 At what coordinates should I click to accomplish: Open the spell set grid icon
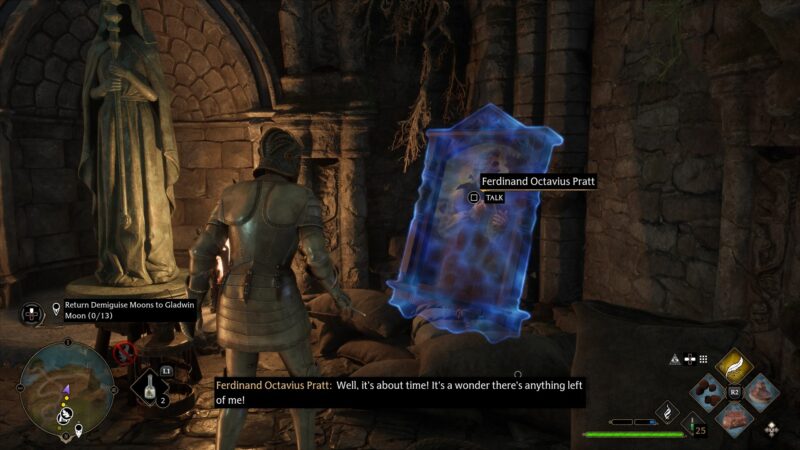pyautogui.click(x=703, y=359)
